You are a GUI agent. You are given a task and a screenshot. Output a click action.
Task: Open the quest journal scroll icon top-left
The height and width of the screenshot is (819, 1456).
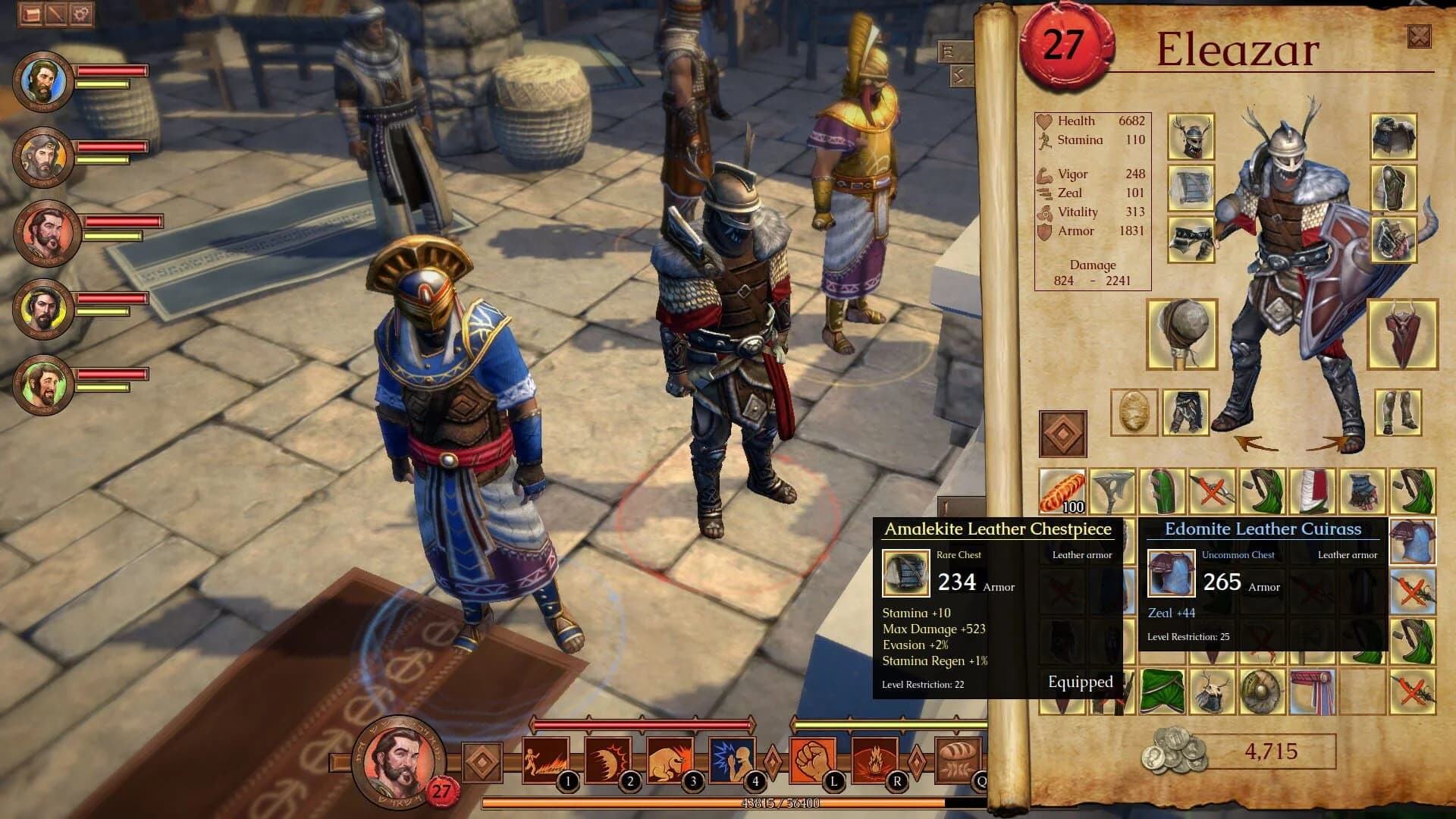point(30,13)
